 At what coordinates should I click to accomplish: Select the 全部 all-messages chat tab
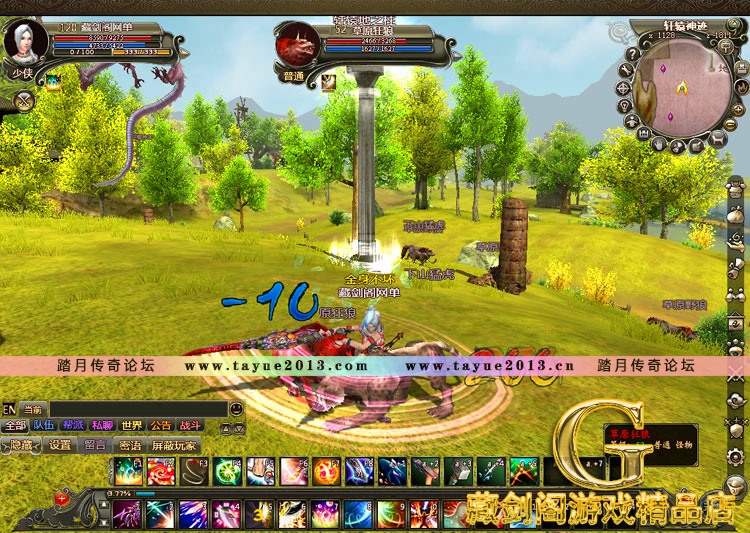[15, 425]
